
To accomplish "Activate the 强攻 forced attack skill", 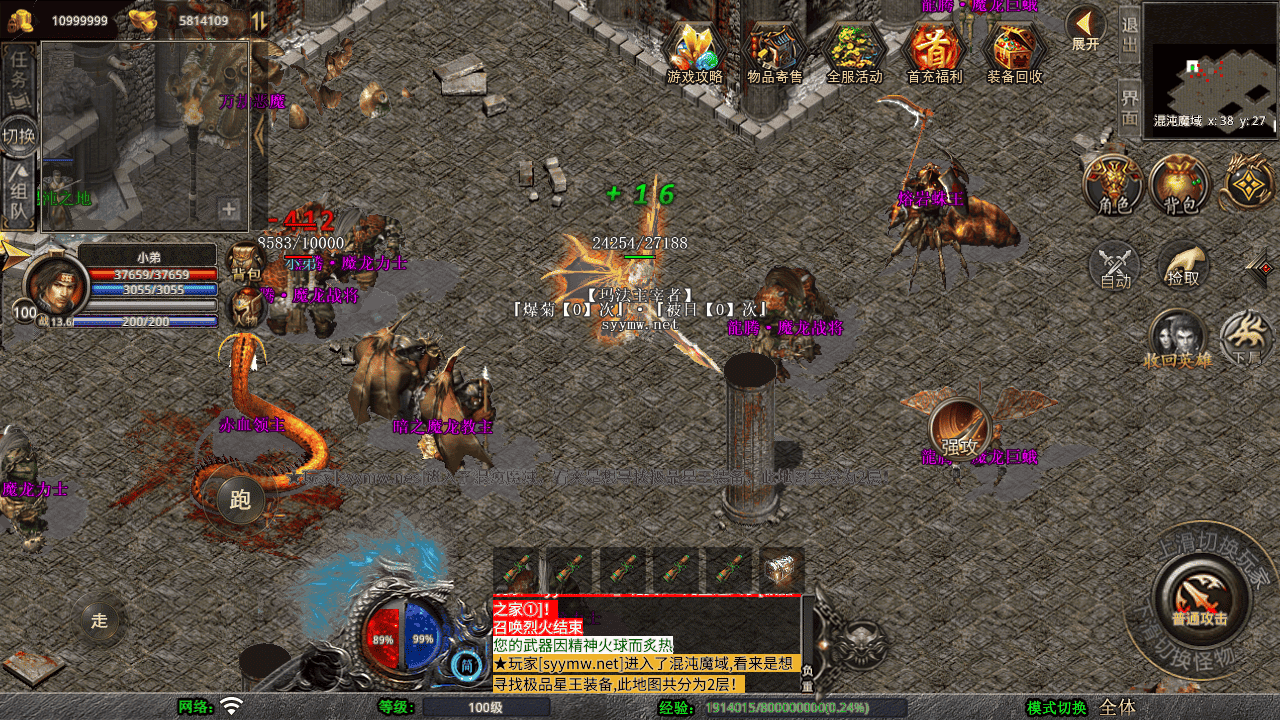I will [960, 432].
